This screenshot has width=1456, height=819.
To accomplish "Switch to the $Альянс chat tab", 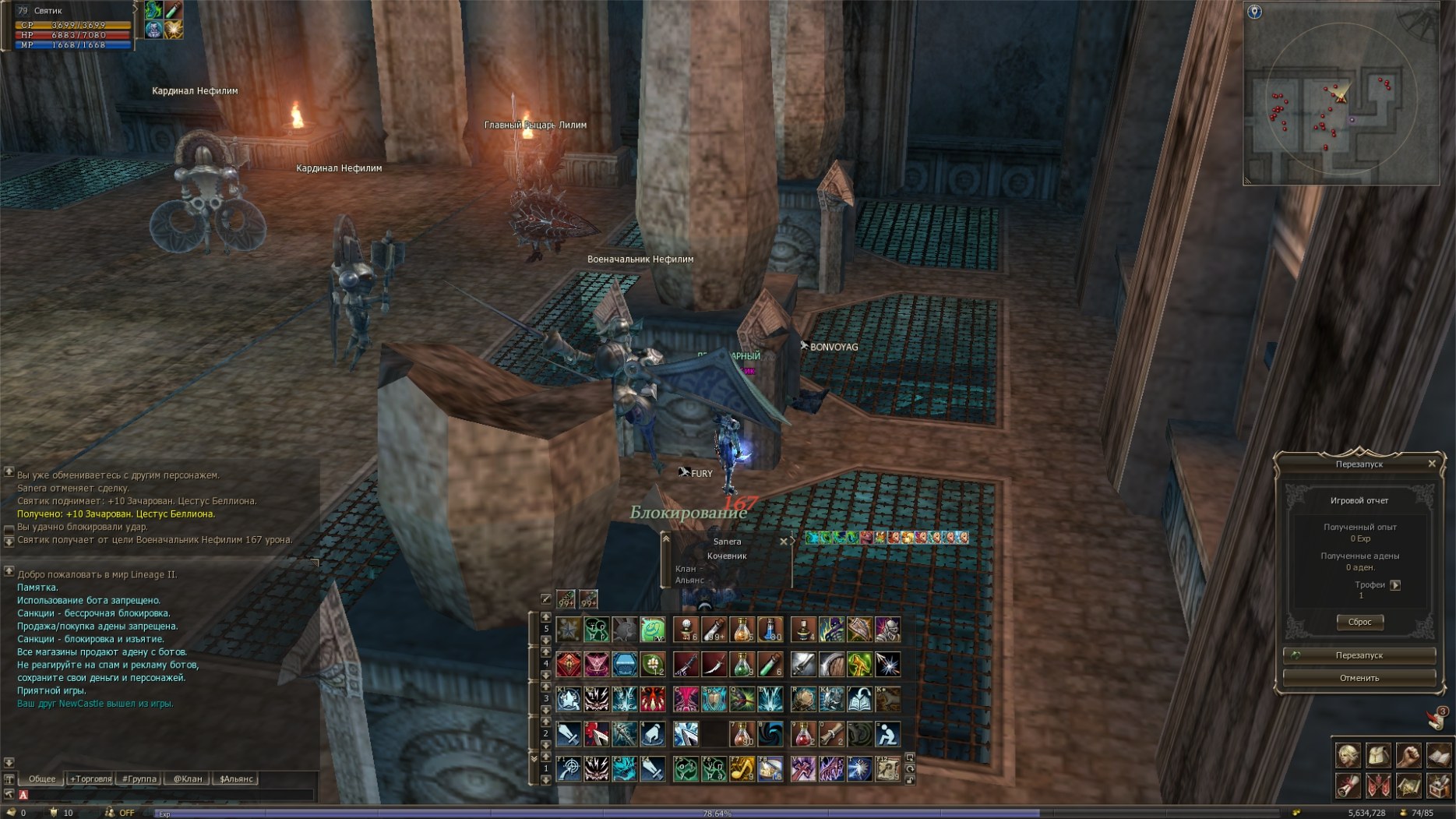I will point(236,778).
